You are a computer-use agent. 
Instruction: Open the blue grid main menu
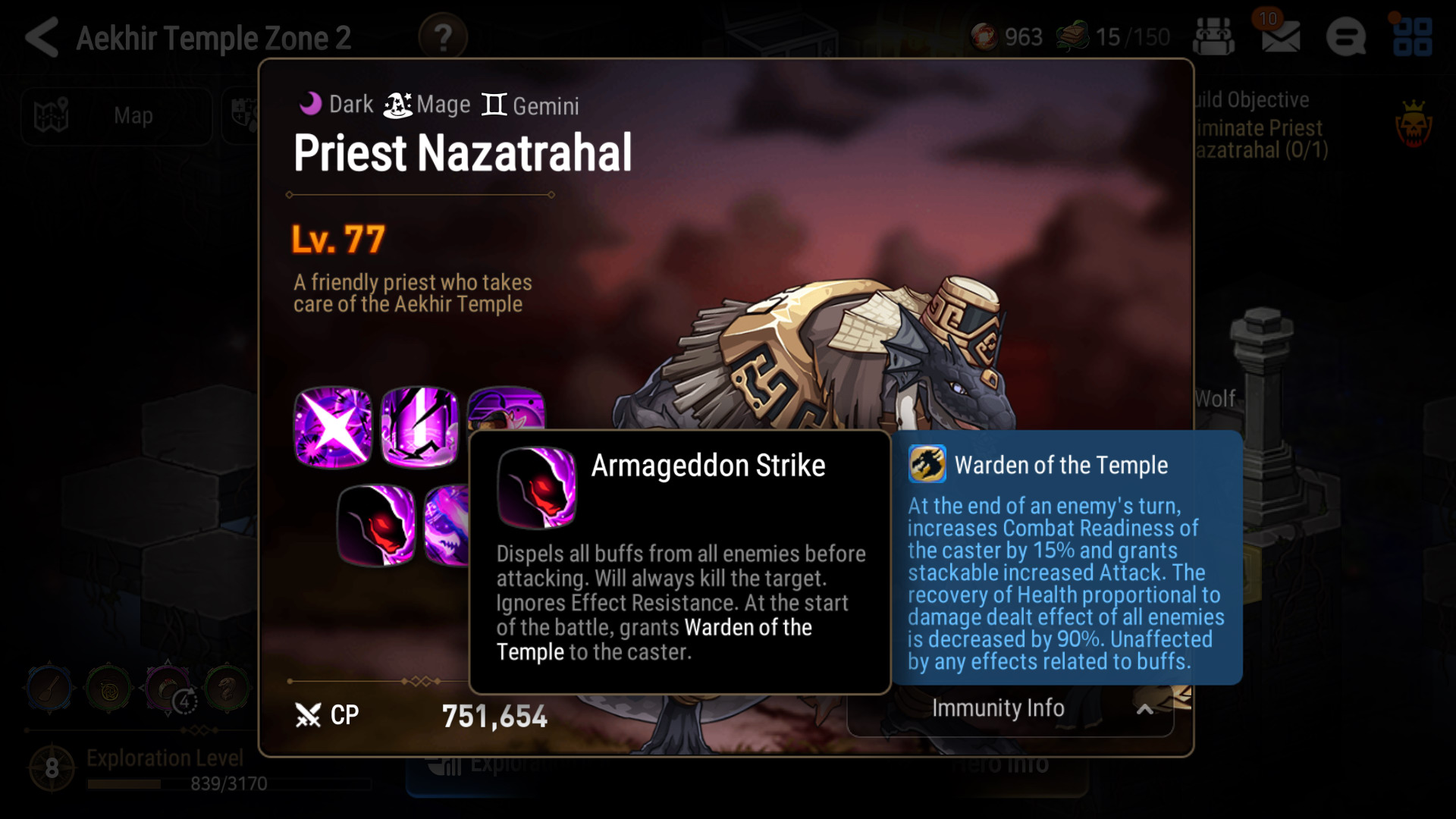[x=1412, y=37]
